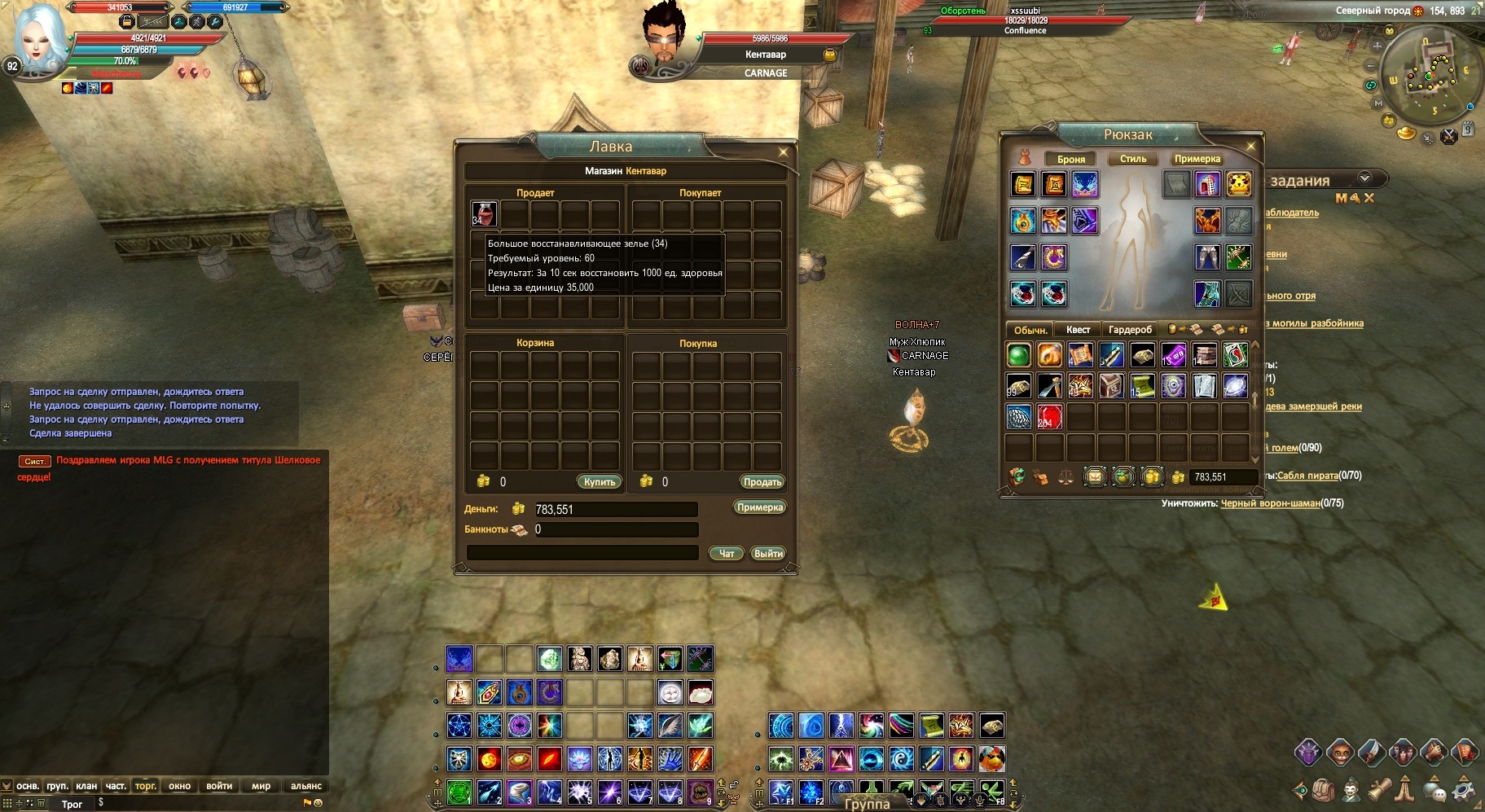The height and width of the screenshot is (812, 1485).
Task: Open the Примерка preview in shop
Action: coord(759,507)
